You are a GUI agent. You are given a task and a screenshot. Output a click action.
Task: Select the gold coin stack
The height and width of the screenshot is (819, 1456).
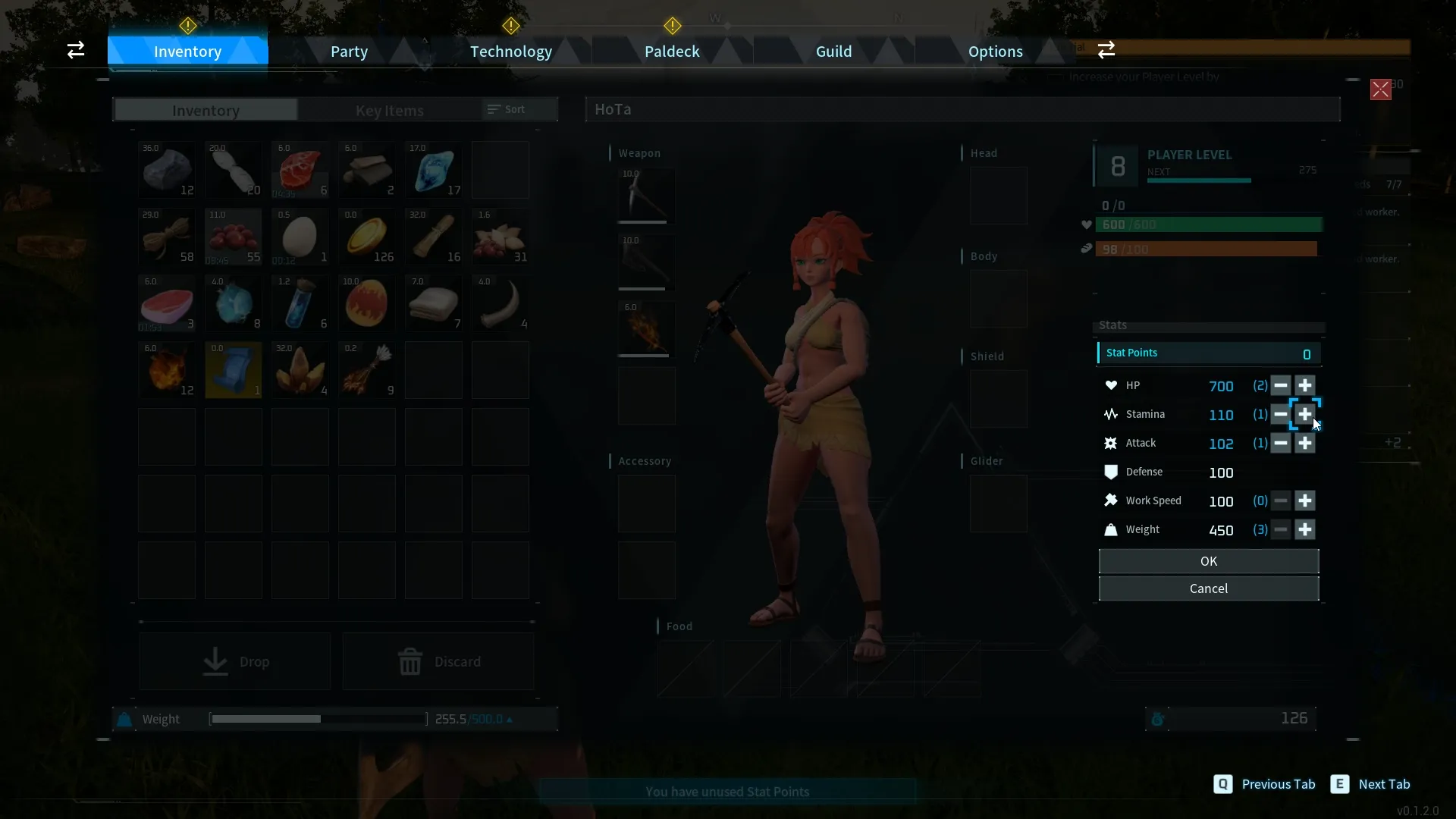367,237
